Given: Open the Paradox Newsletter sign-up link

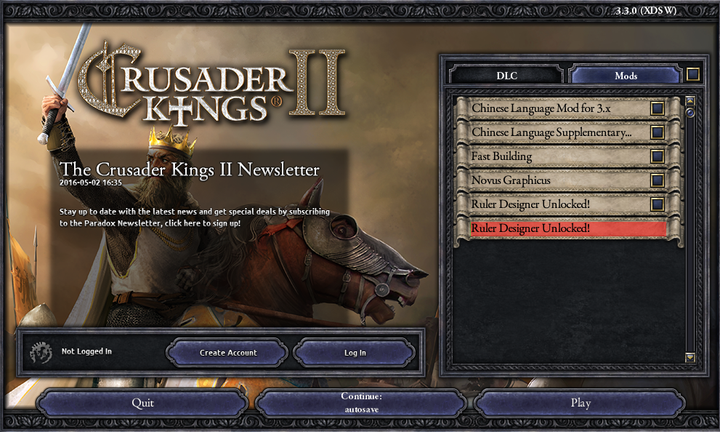Looking at the screenshot, I should (x=194, y=217).
